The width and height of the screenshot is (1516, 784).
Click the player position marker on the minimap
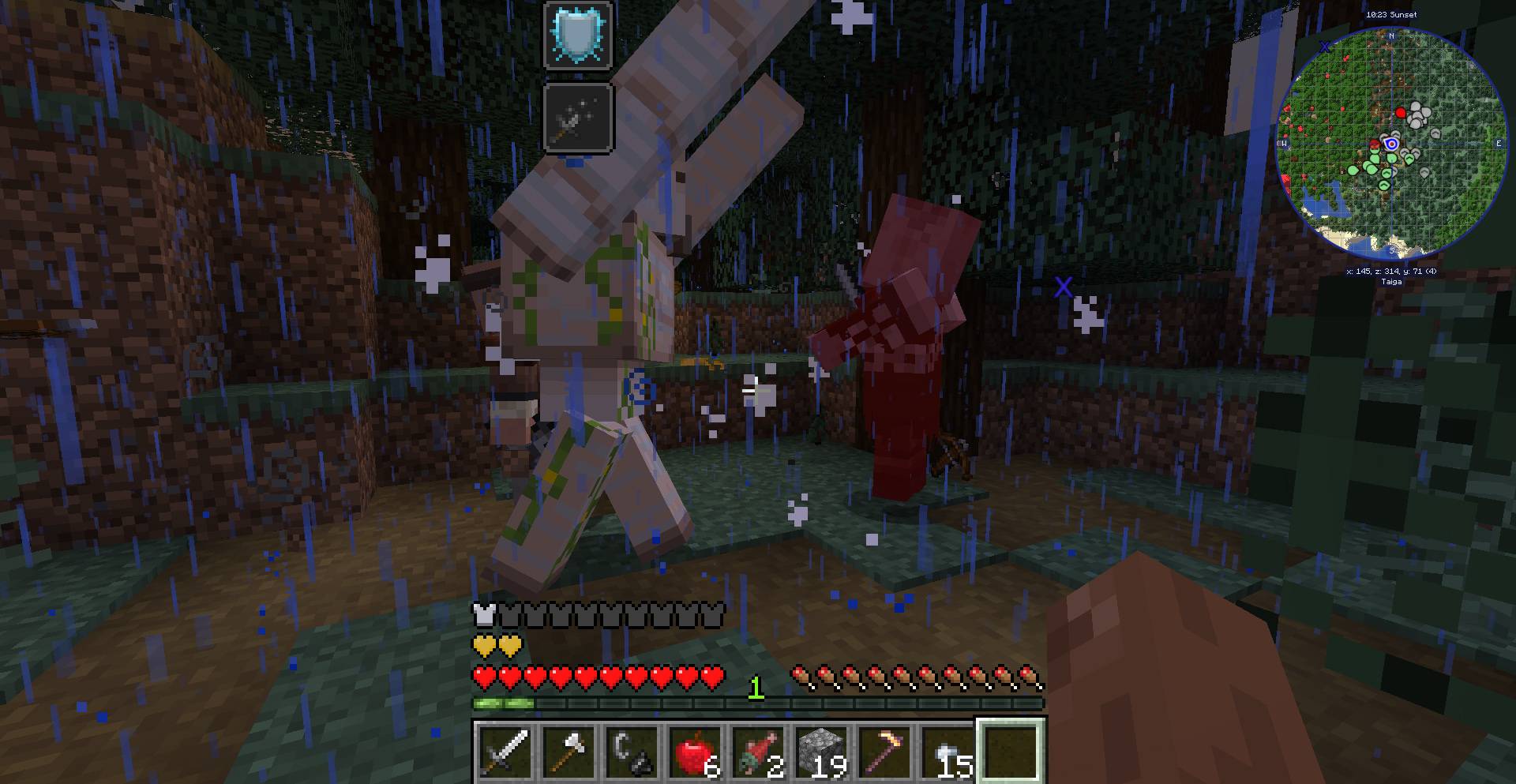coord(1390,144)
